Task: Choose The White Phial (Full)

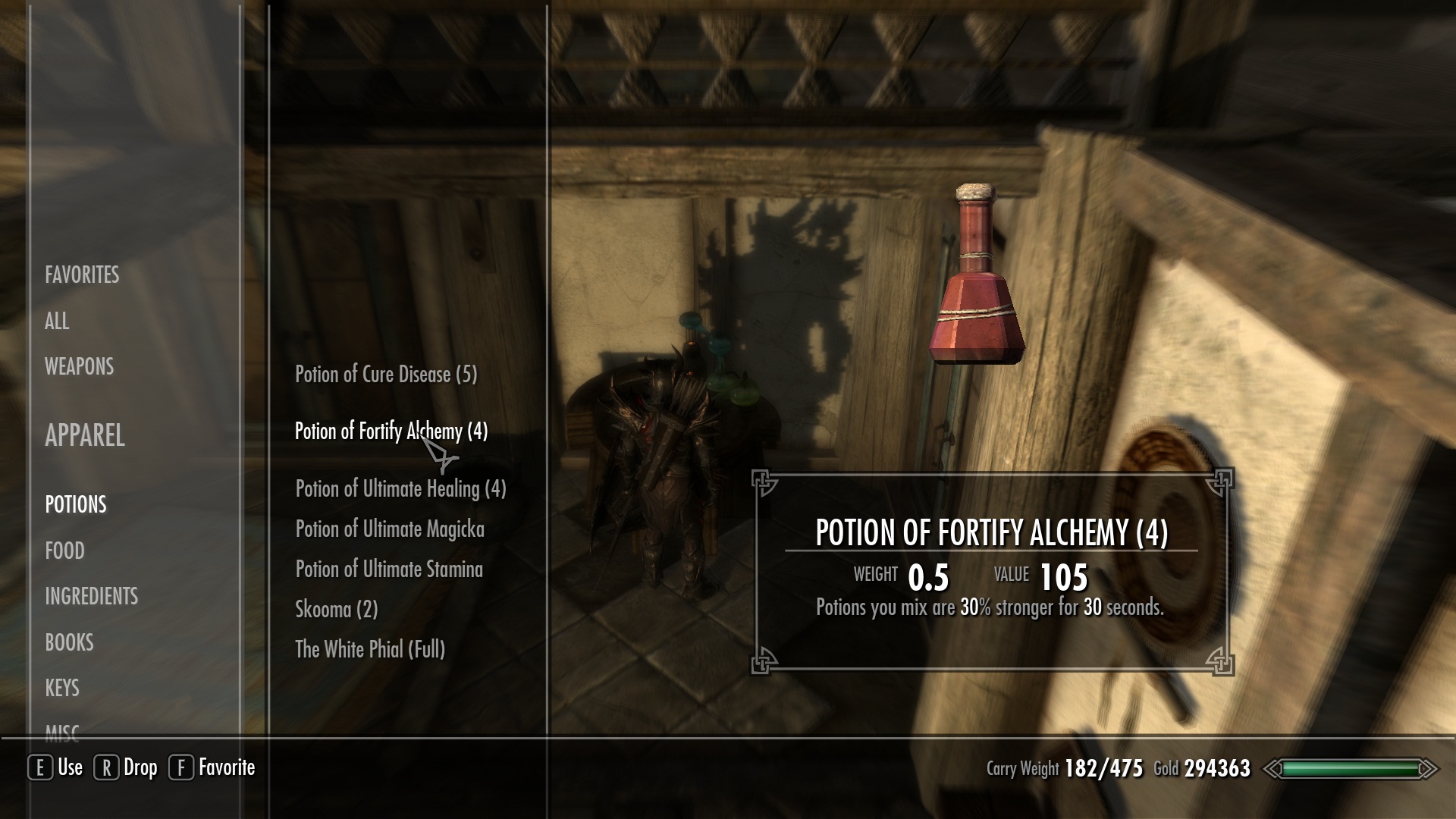Action: point(370,649)
